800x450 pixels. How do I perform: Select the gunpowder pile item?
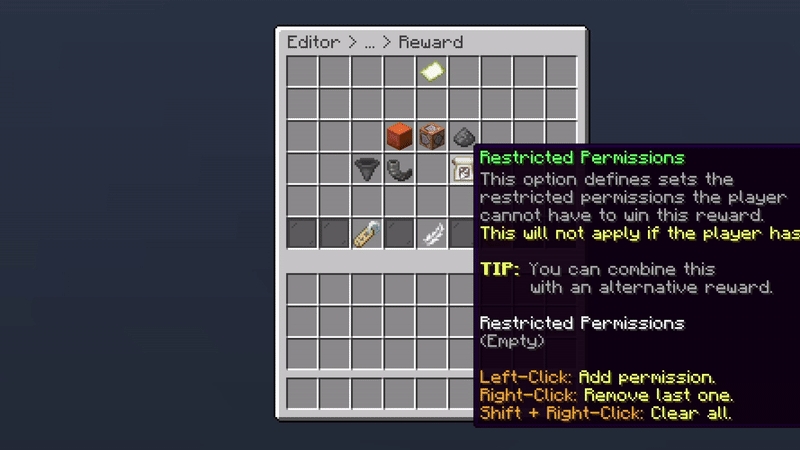464,136
